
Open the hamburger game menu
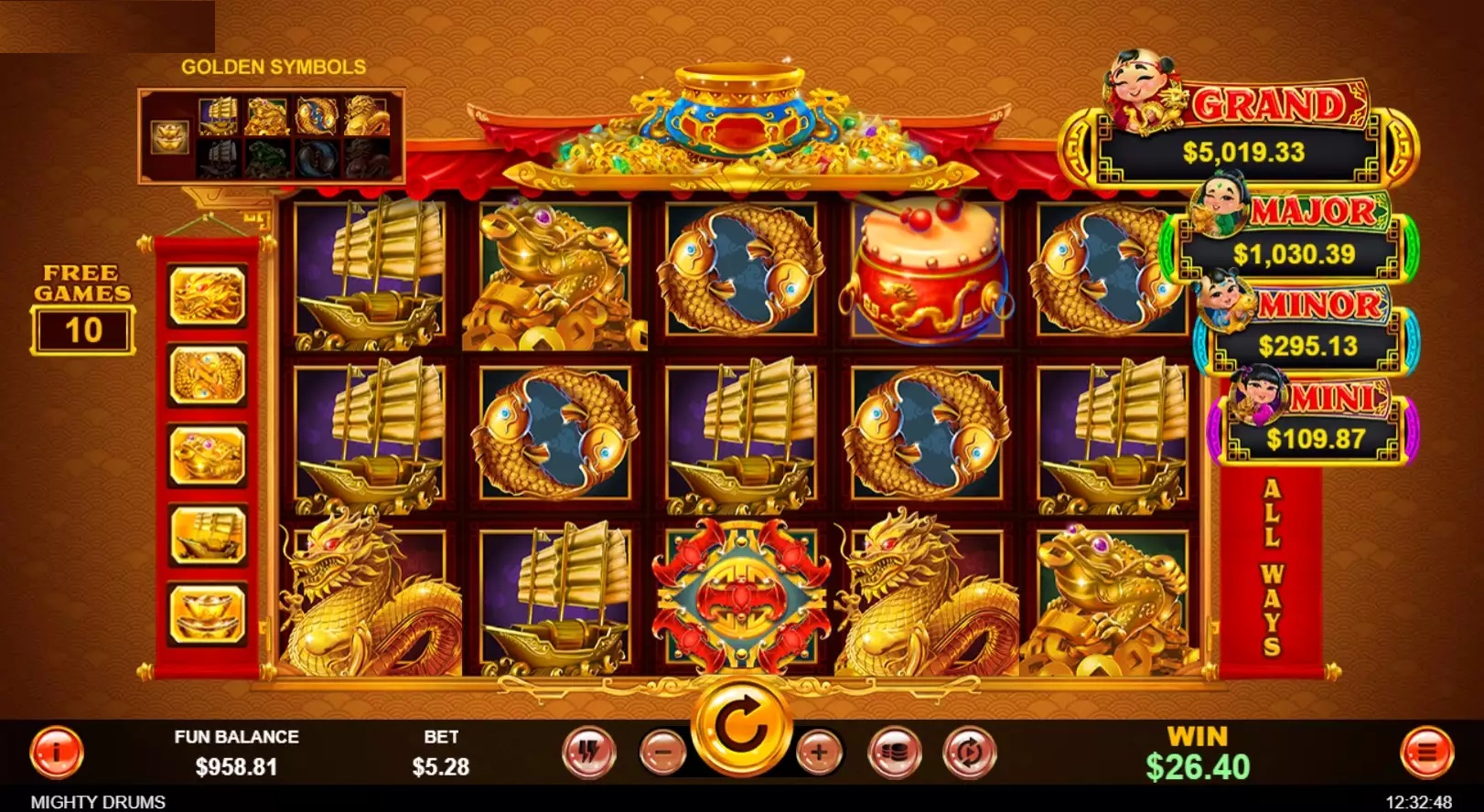[x=1429, y=751]
